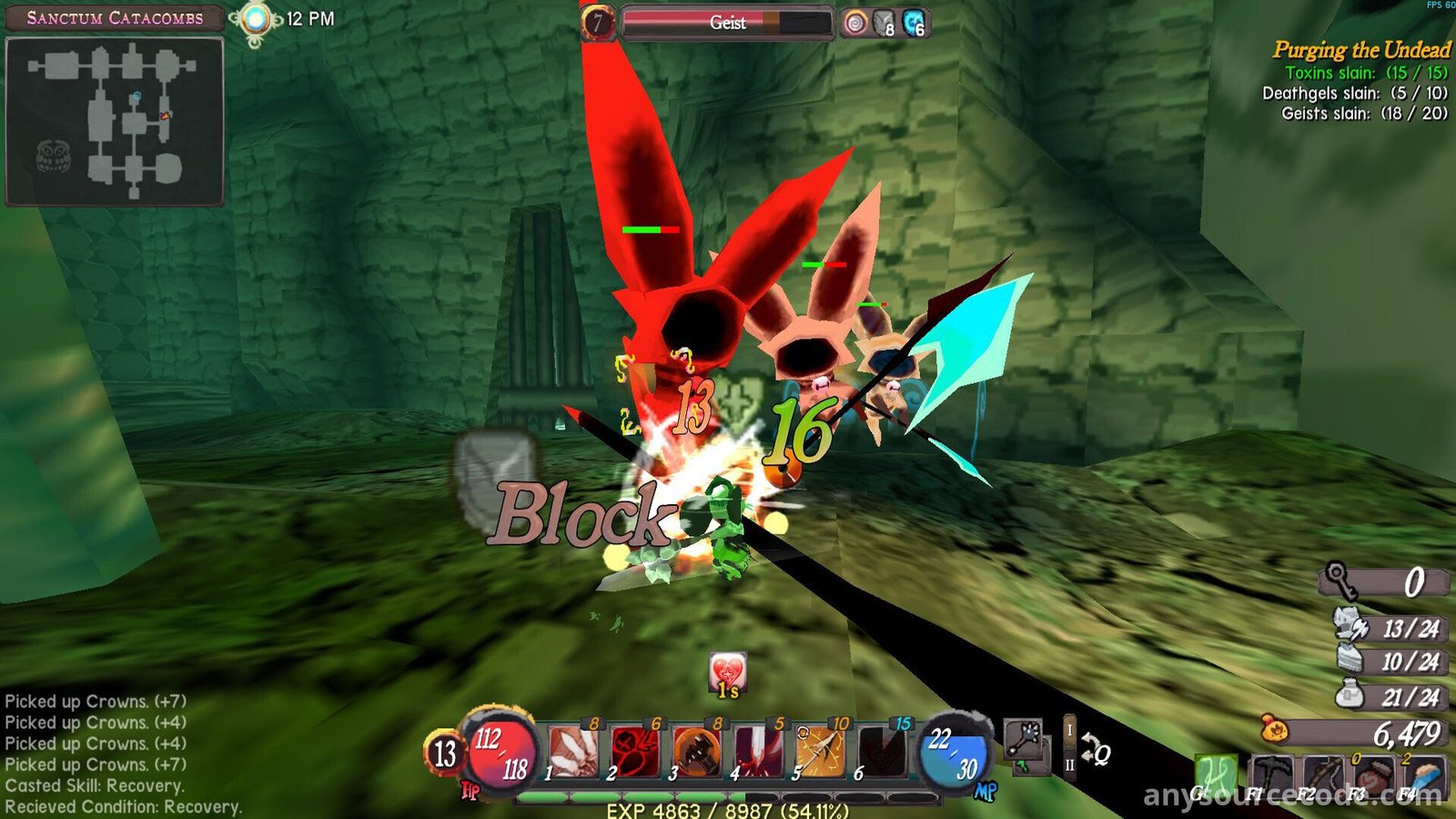Activate the golden spear skill in slot 5
This screenshot has width=1456, height=819.
point(821,752)
